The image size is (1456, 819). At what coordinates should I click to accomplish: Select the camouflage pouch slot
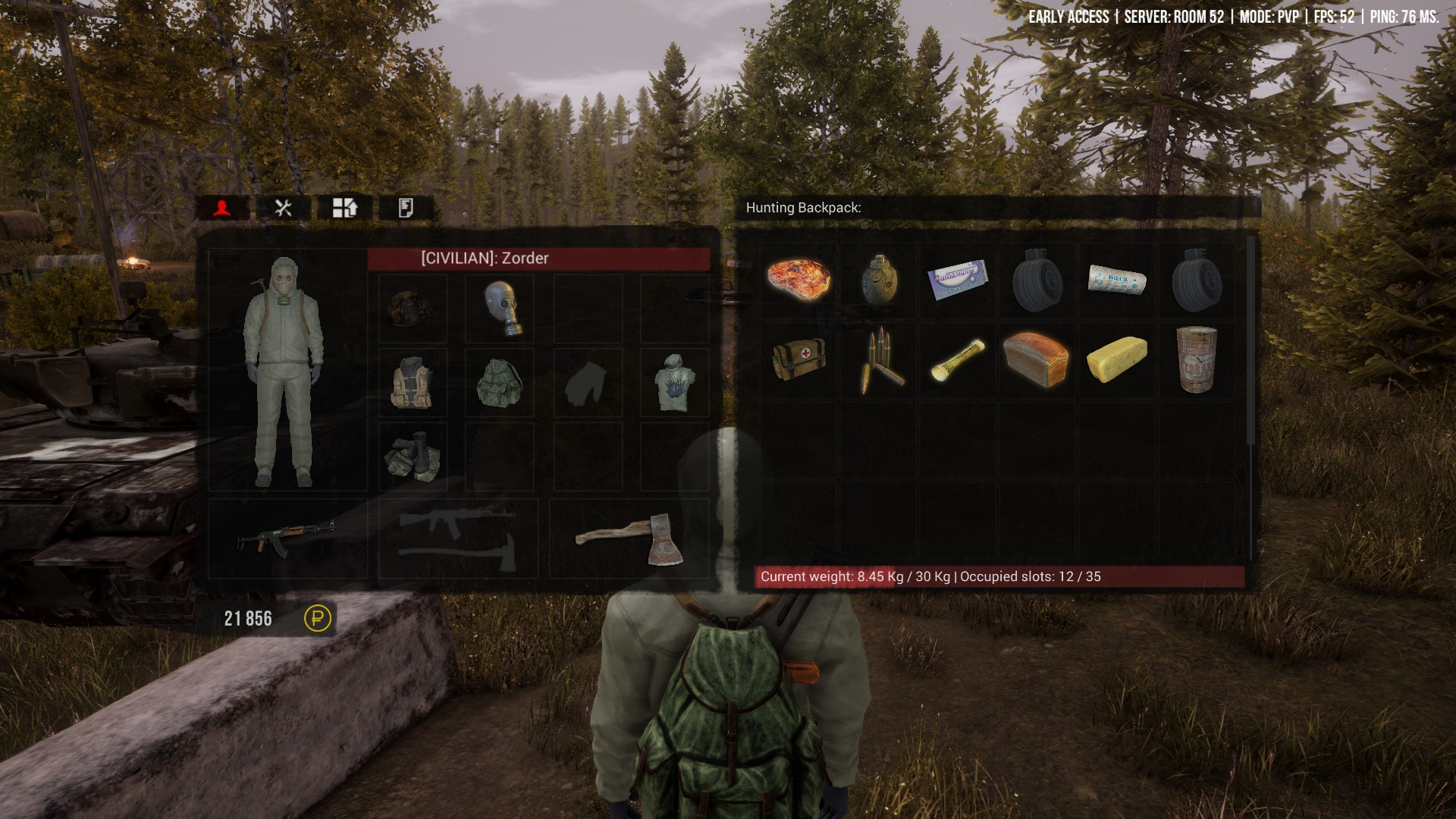[412, 457]
